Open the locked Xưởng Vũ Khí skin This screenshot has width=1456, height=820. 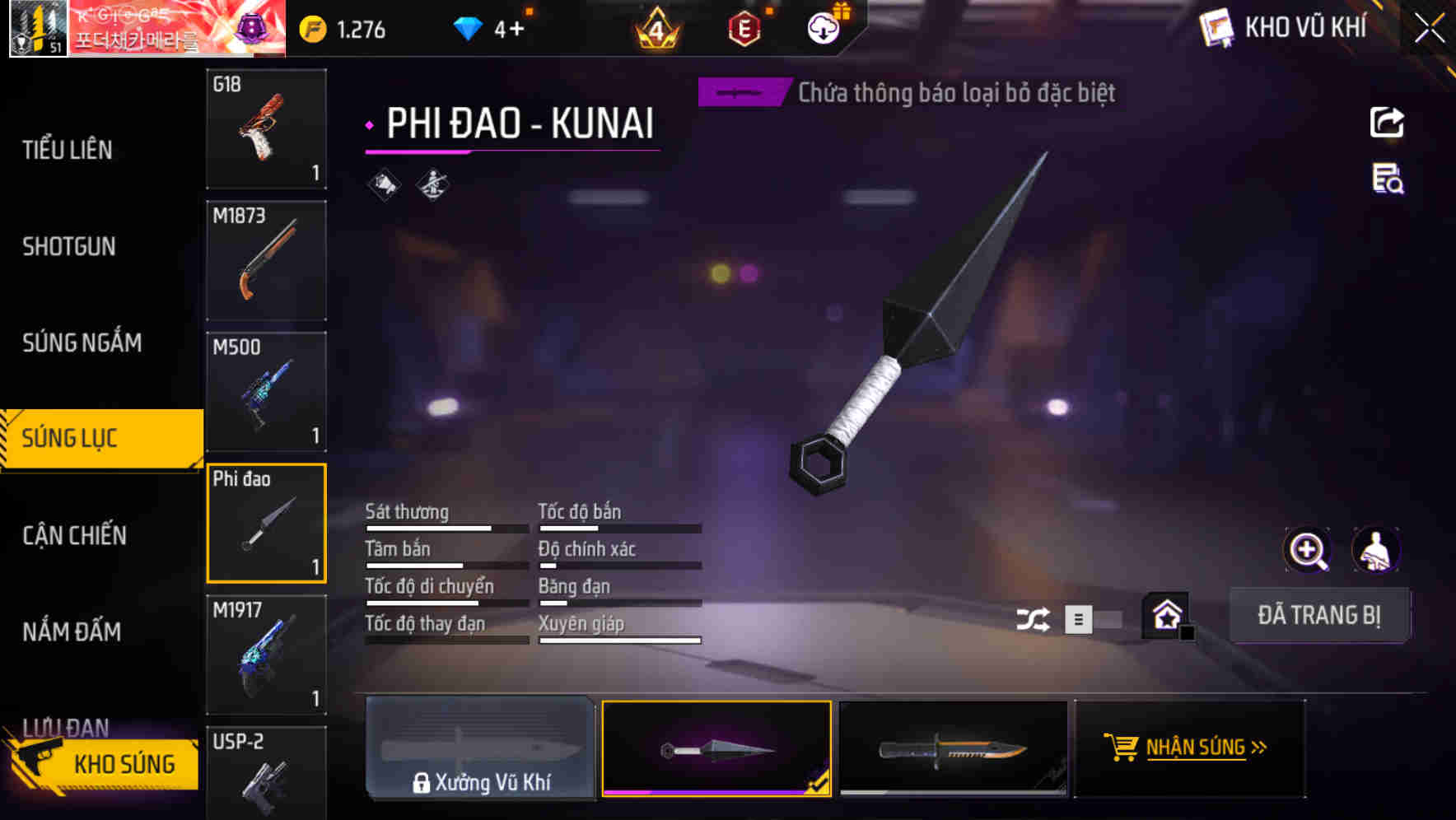(x=481, y=748)
